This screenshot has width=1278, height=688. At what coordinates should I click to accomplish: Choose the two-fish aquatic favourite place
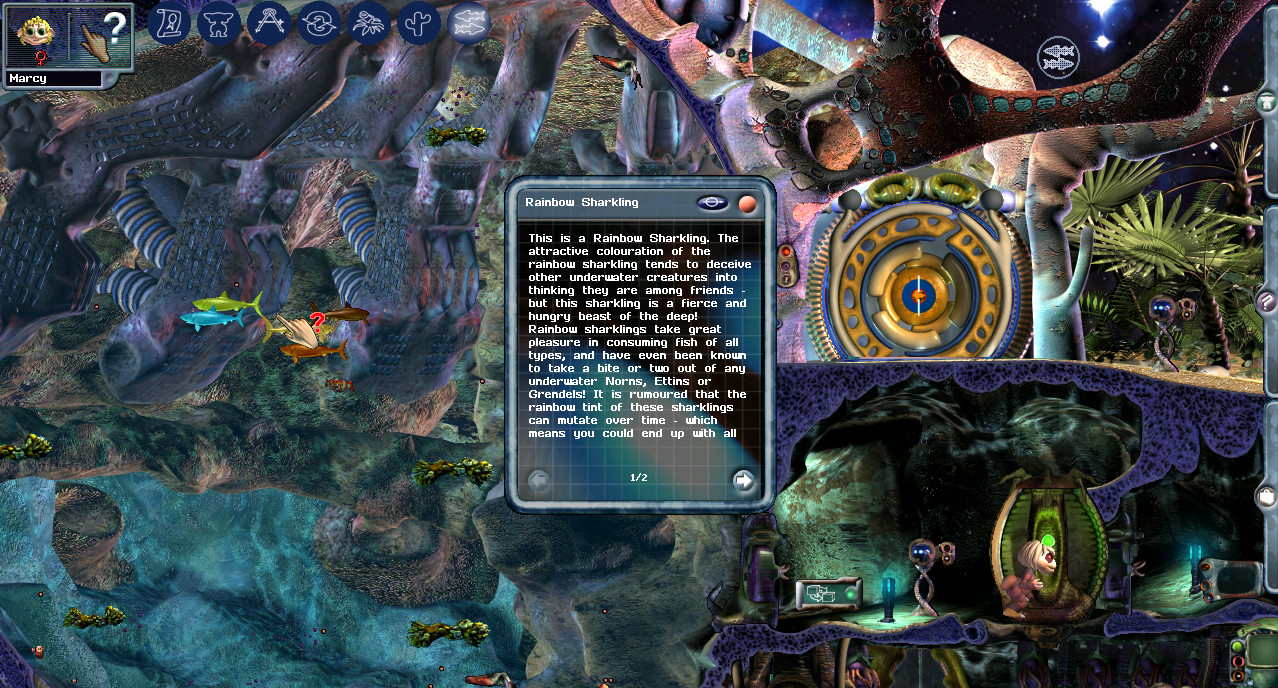coord(469,23)
